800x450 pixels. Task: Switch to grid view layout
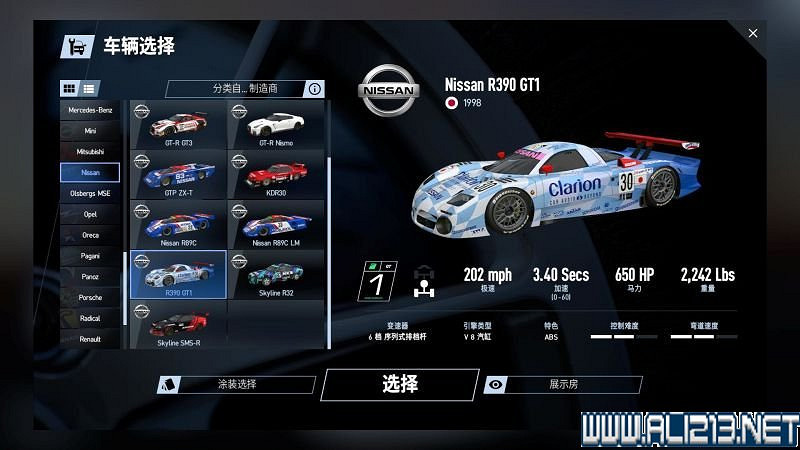(x=69, y=88)
